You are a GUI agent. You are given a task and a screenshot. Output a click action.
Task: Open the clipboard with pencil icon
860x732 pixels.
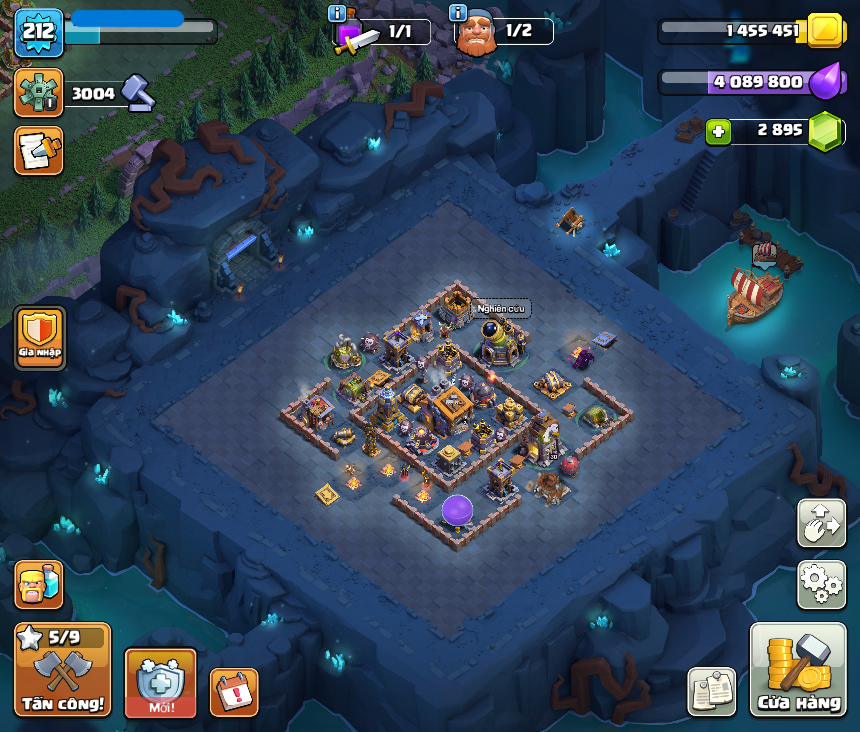38,150
